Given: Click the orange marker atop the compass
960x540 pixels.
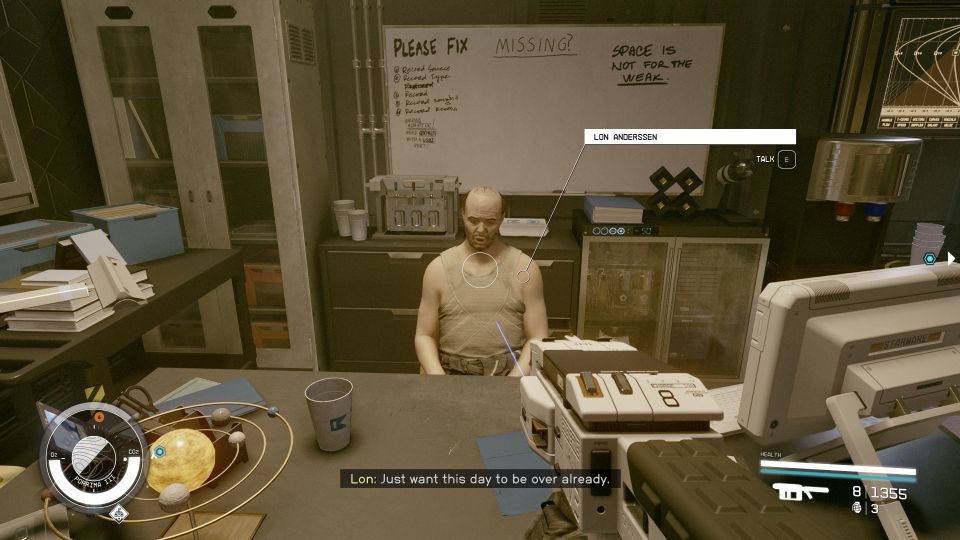Looking at the screenshot, I should pos(99,415).
